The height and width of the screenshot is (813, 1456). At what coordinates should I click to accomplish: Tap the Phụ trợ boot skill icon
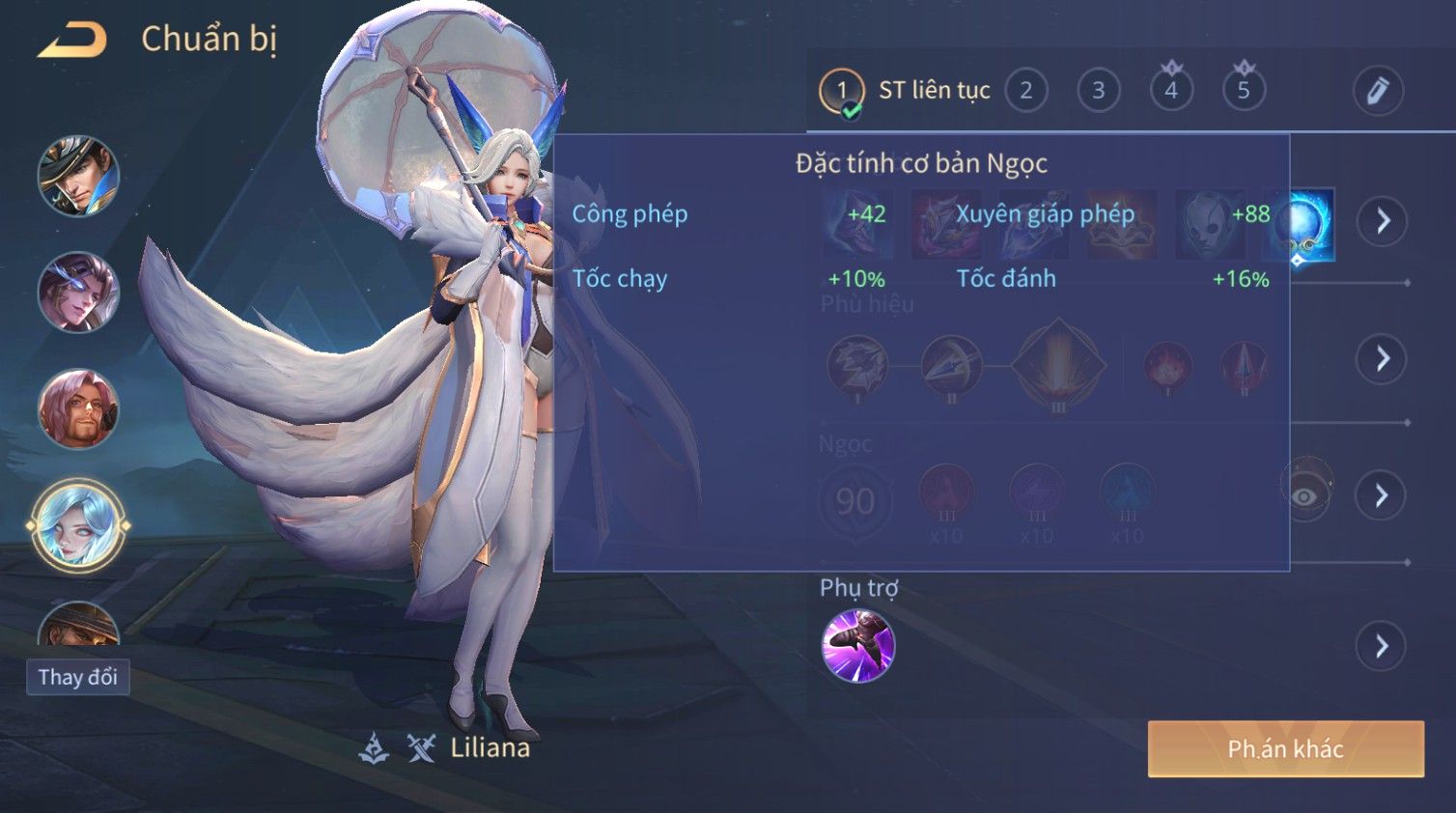[857, 646]
